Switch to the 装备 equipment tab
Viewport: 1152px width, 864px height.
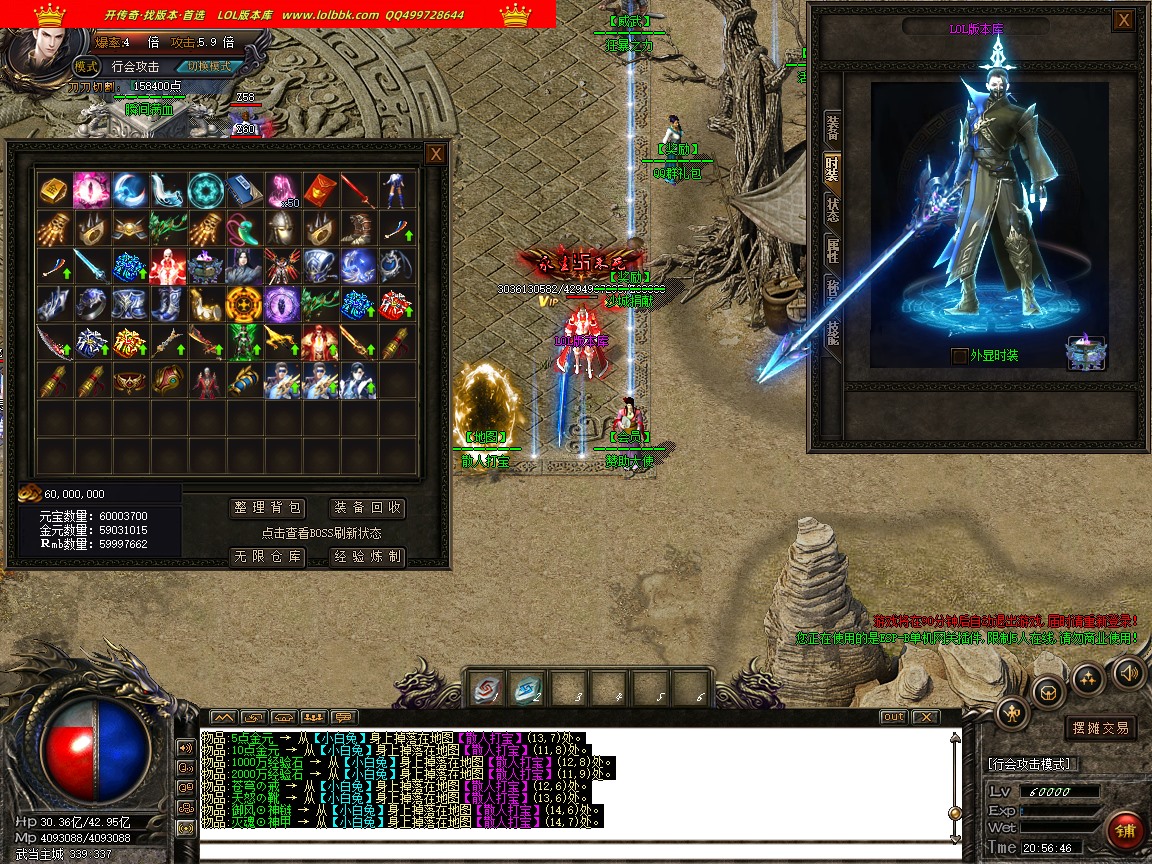coord(832,126)
